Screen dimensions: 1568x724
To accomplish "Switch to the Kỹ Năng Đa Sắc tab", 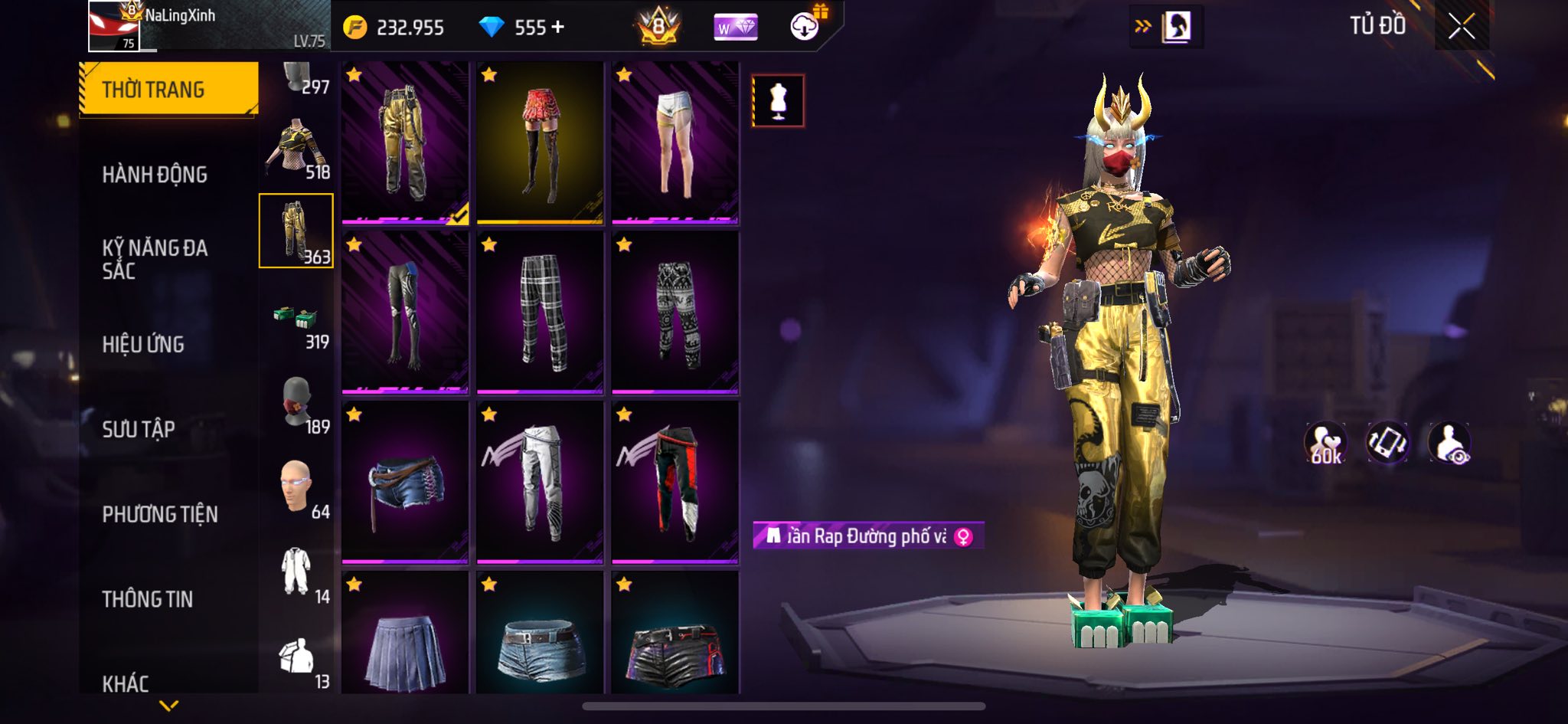I will [155, 259].
